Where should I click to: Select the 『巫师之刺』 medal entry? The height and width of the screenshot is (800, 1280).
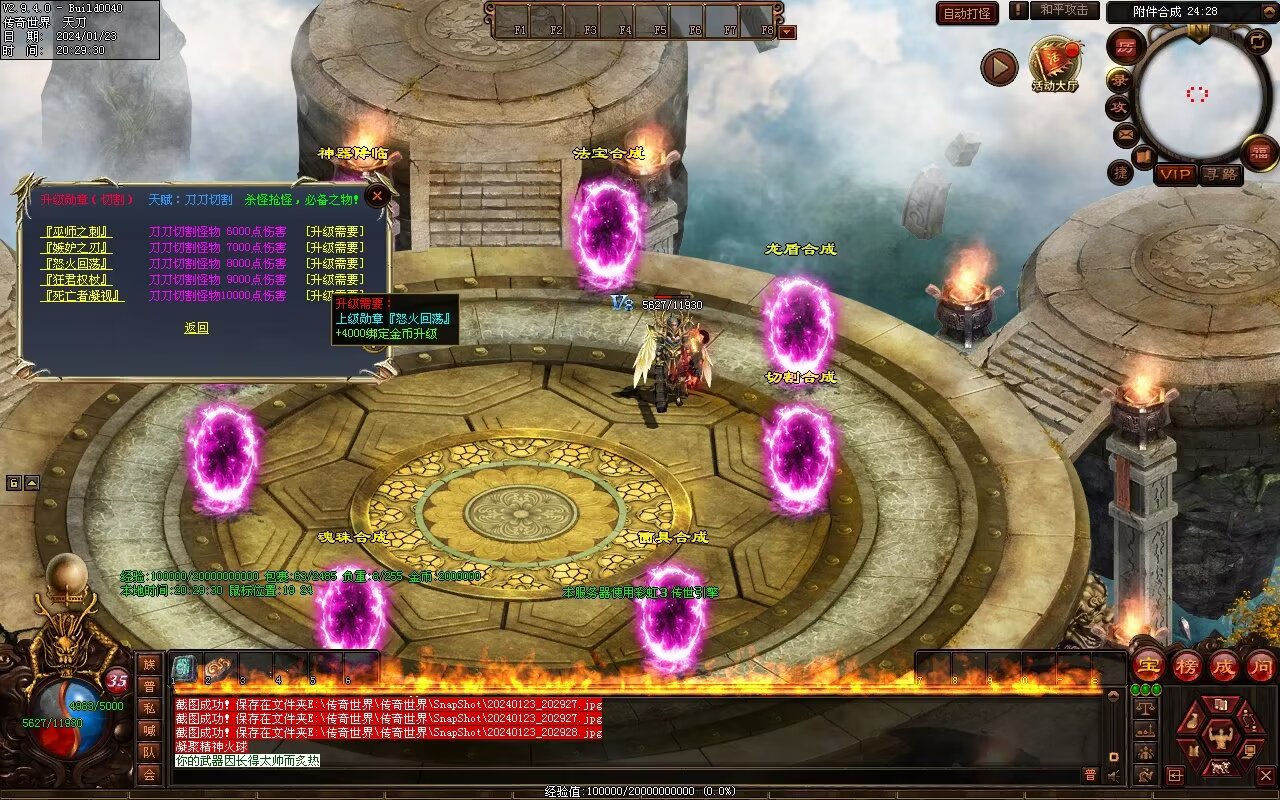tap(77, 232)
